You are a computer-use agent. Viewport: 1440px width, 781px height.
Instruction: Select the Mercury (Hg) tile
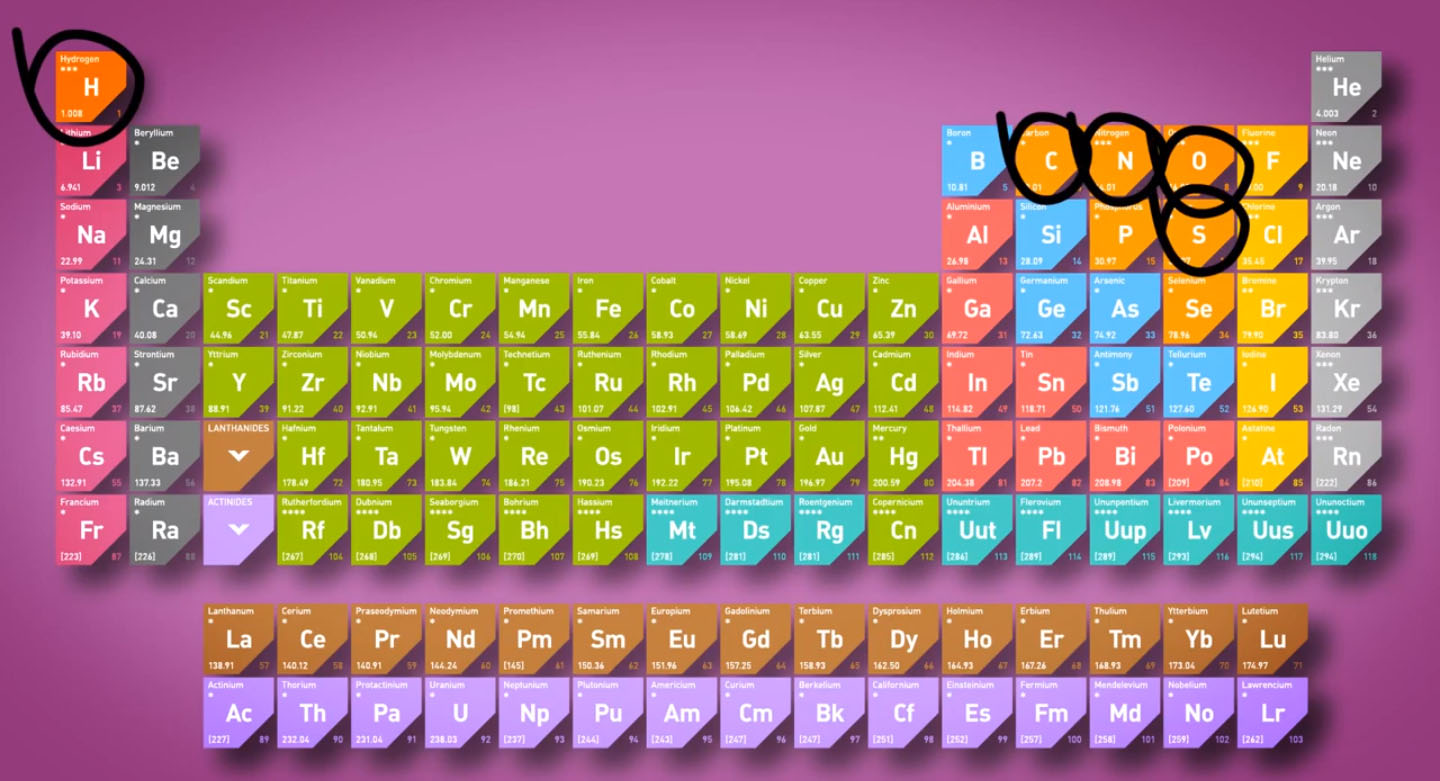[x=903, y=456]
